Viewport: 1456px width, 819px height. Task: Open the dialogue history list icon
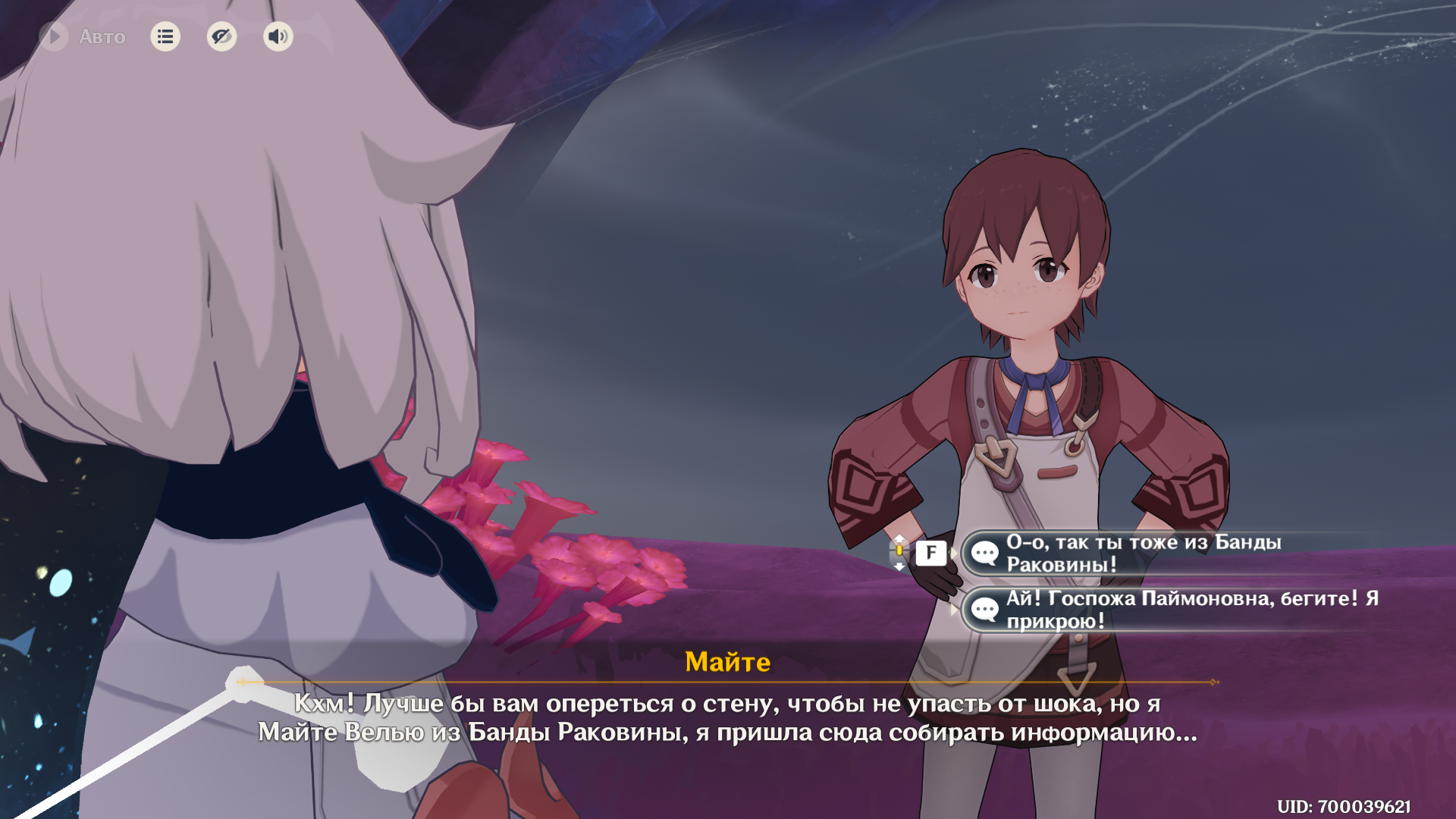165,36
